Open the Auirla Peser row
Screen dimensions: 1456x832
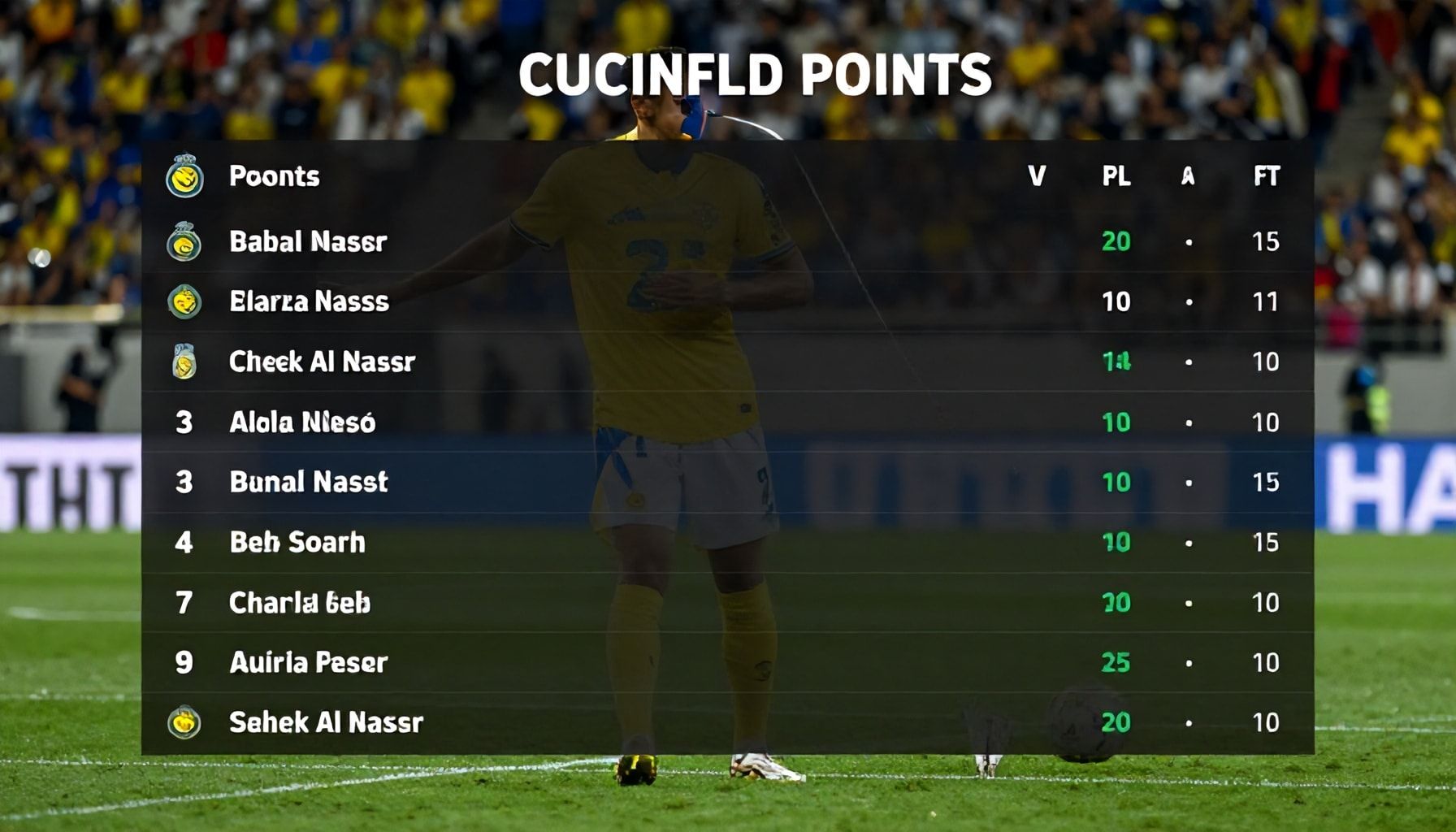click(308, 662)
